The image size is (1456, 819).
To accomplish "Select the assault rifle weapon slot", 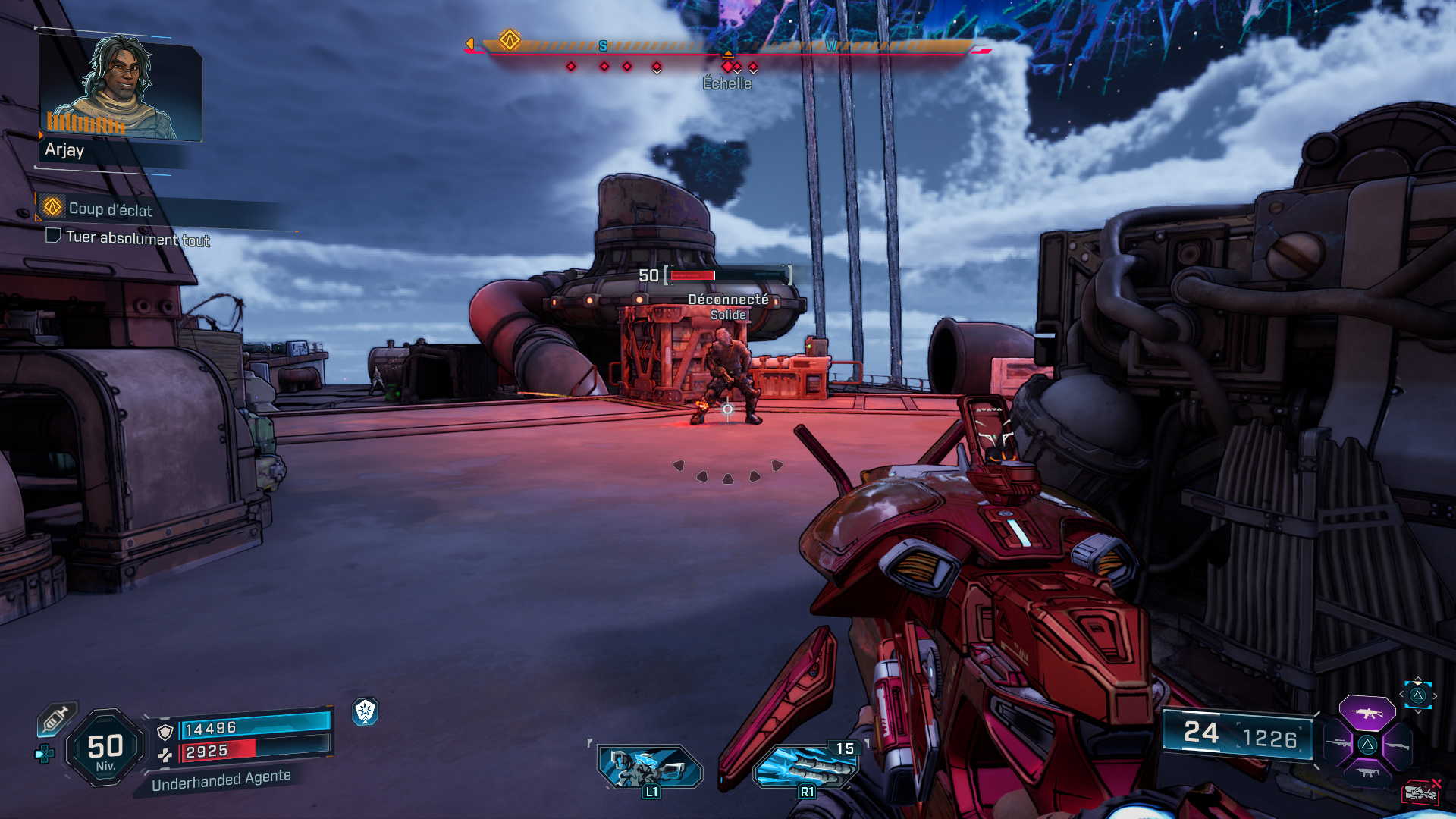I will coord(1367,714).
